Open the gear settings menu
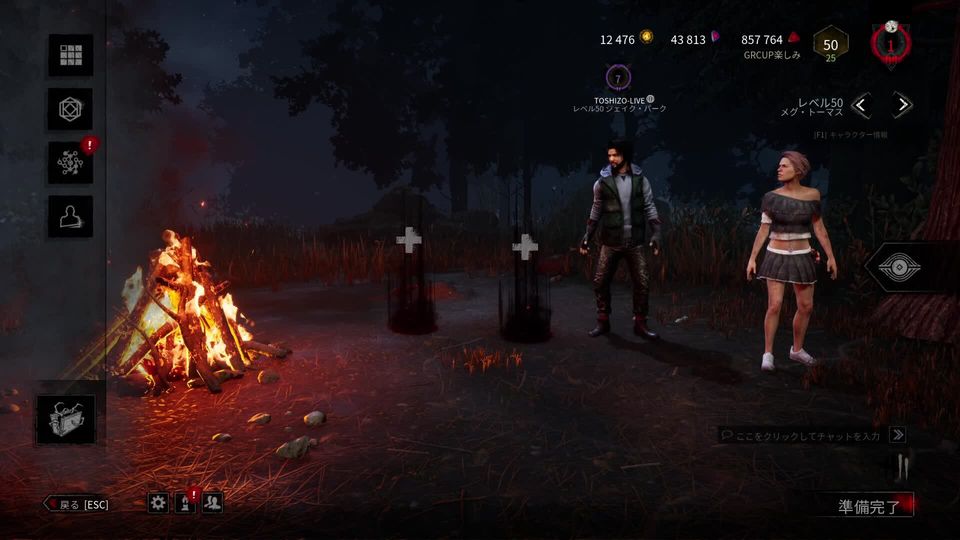The height and width of the screenshot is (540, 960). 158,503
